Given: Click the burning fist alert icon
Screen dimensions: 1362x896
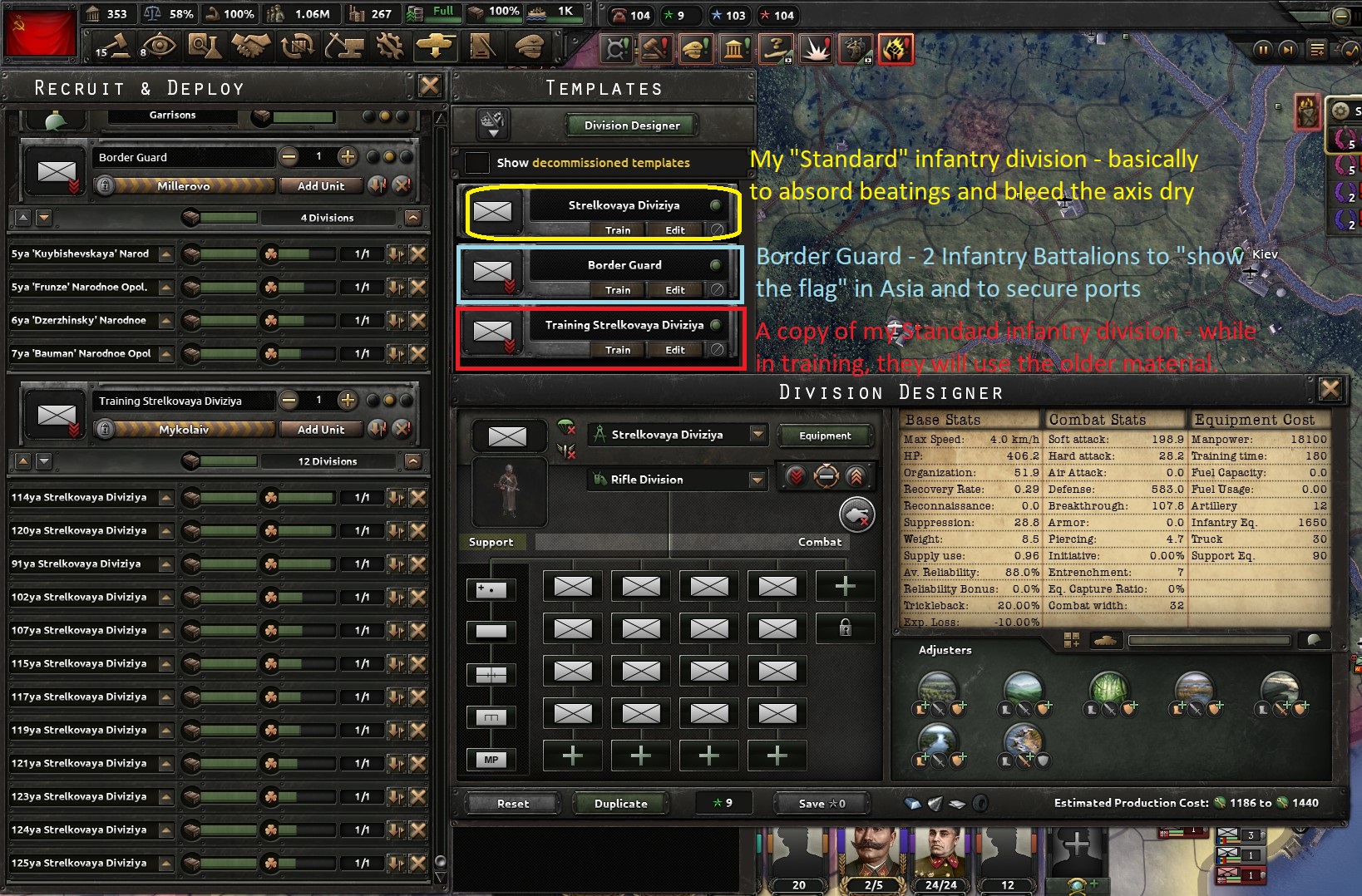Looking at the screenshot, I should point(896,48).
